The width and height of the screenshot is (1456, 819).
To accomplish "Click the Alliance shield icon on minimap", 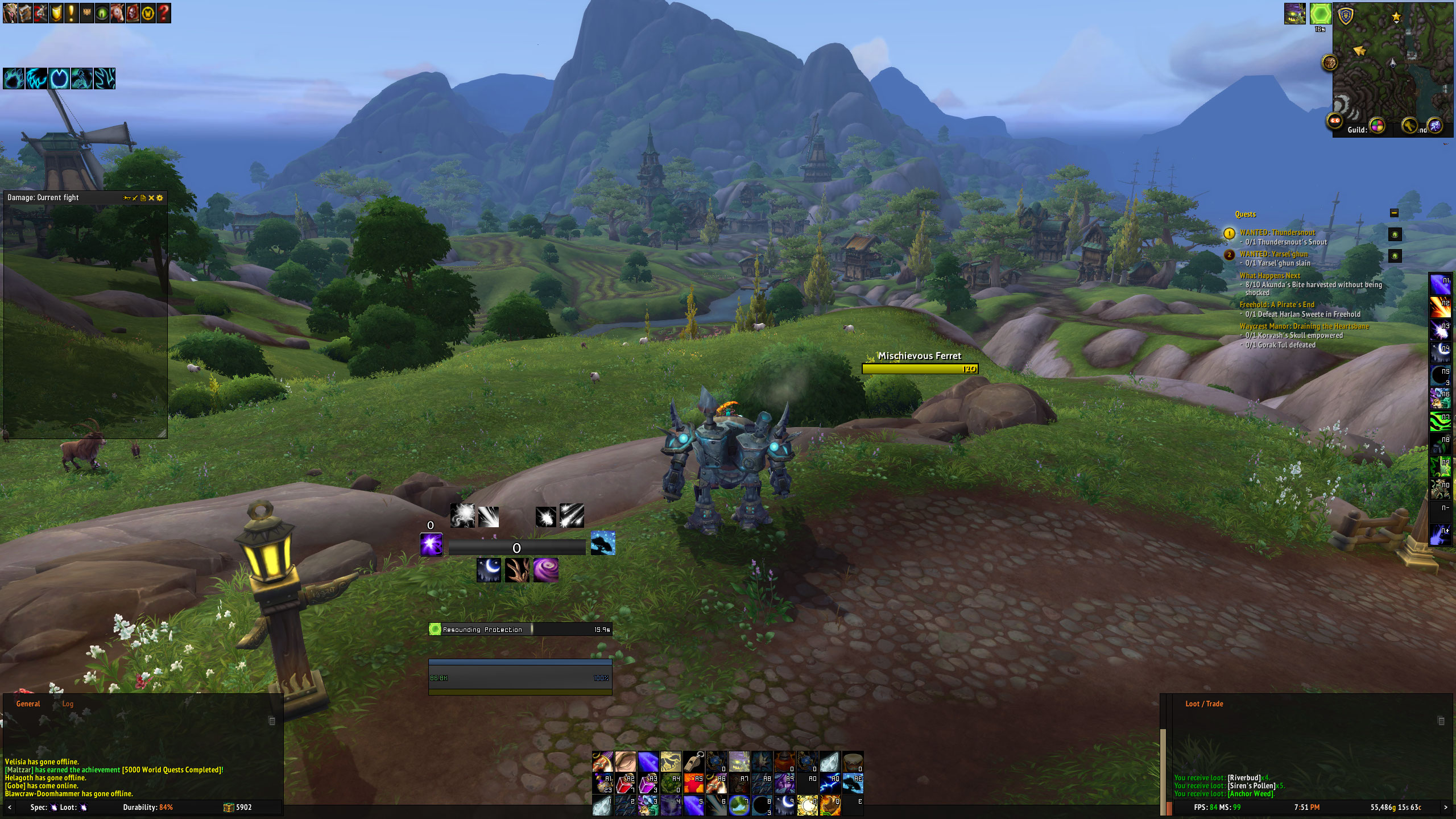I will [1346, 16].
